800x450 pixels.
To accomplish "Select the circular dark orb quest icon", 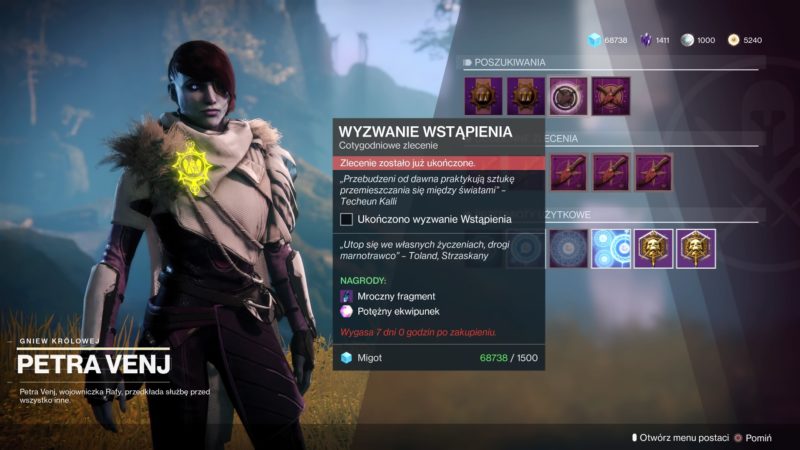I will [569, 96].
